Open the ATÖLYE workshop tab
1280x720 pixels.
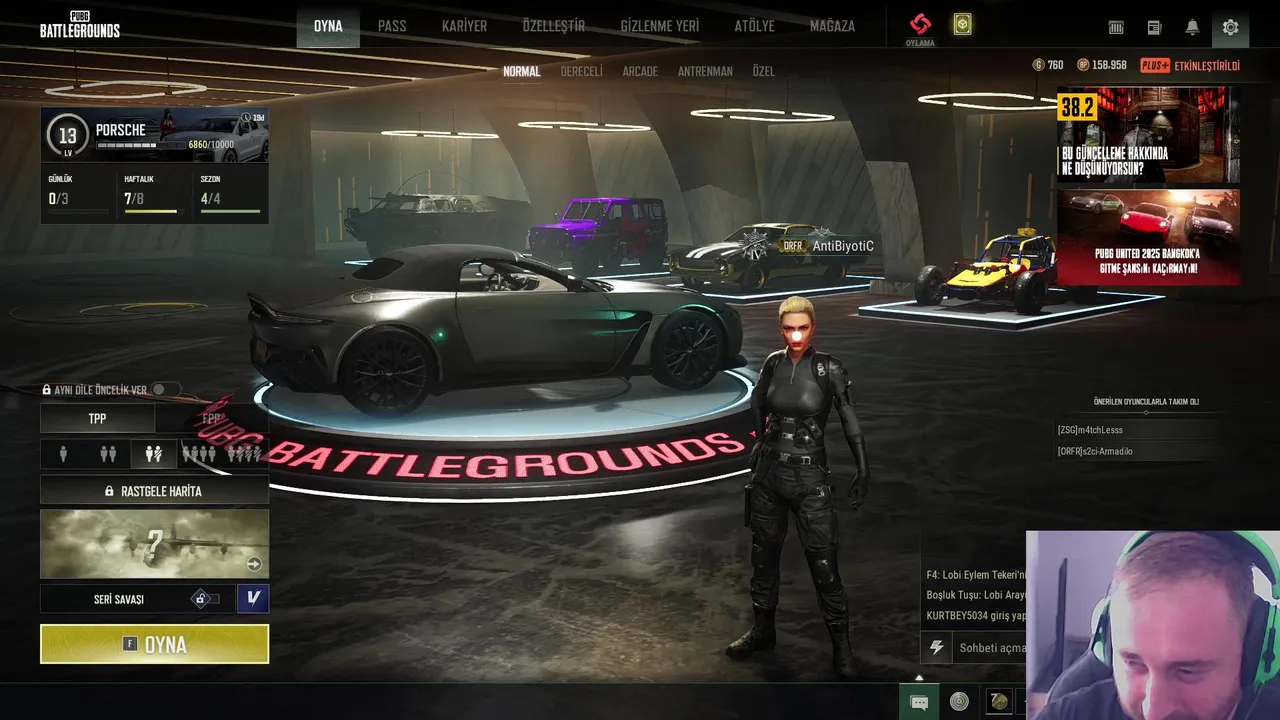pyautogui.click(x=754, y=26)
